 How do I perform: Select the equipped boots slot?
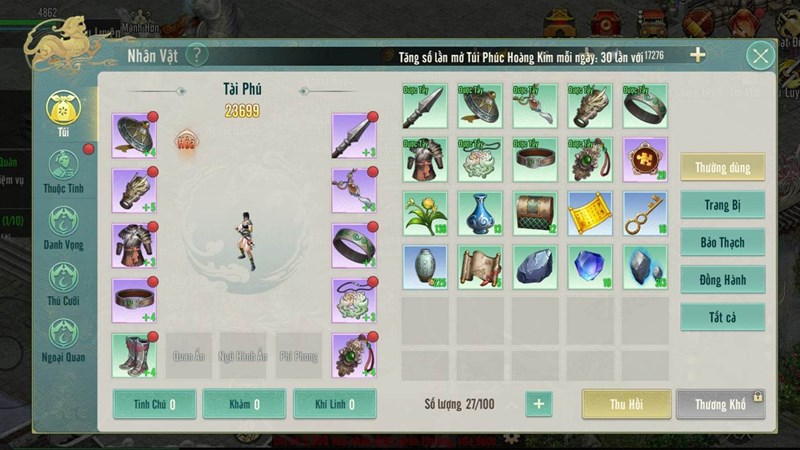[x=134, y=355]
